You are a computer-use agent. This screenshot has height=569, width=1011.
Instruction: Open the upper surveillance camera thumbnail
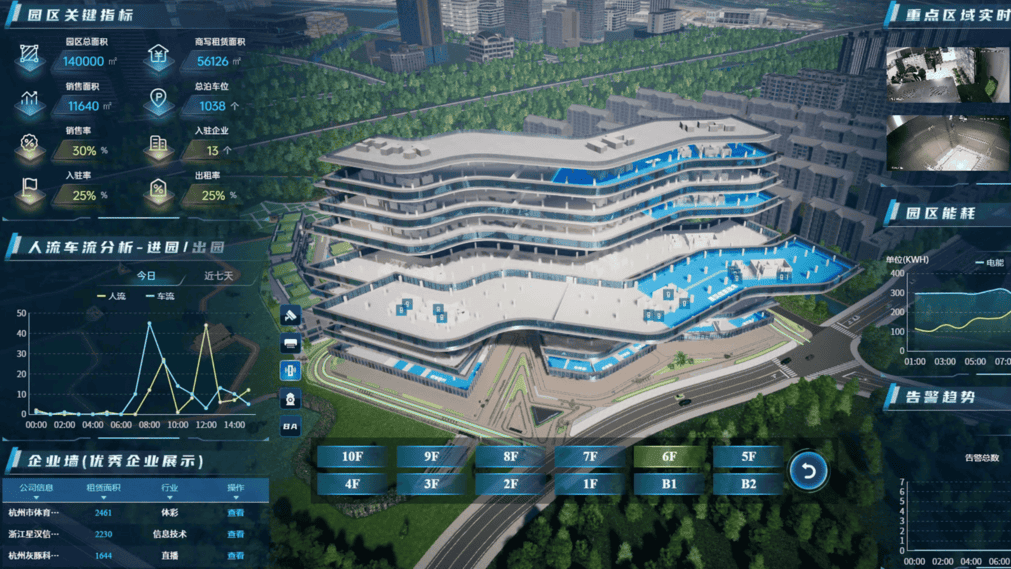click(946, 74)
